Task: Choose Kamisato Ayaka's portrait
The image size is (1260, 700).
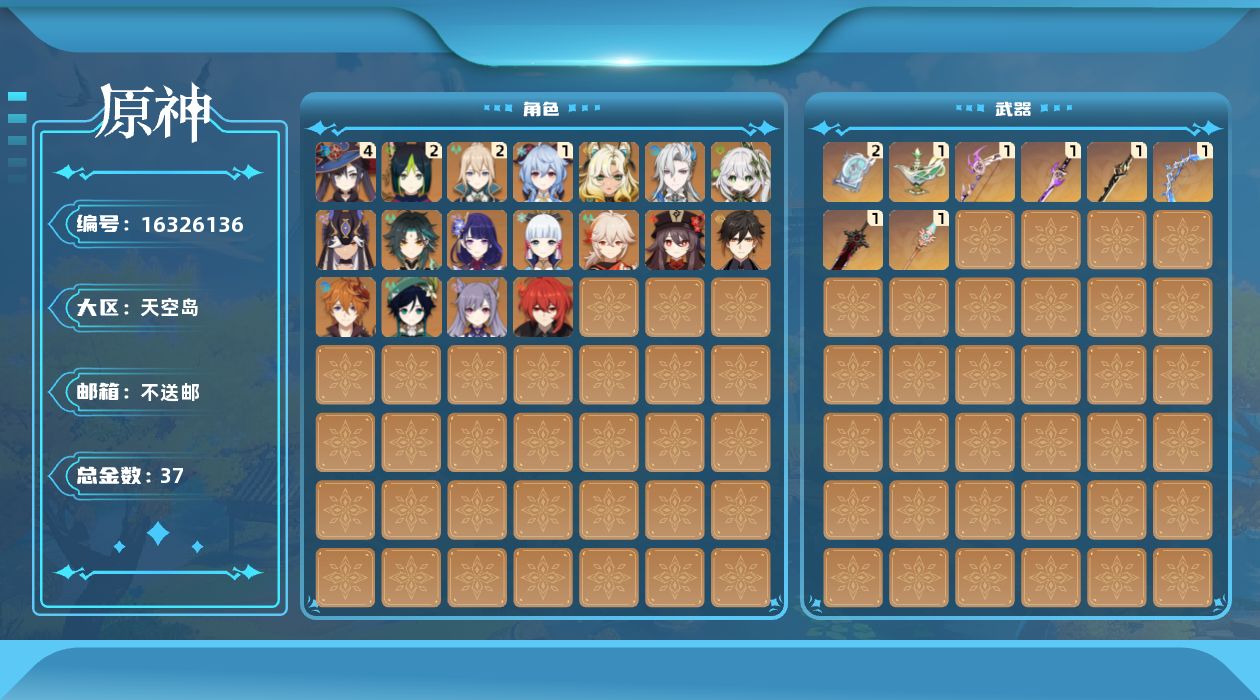Action: pos(544,240)
